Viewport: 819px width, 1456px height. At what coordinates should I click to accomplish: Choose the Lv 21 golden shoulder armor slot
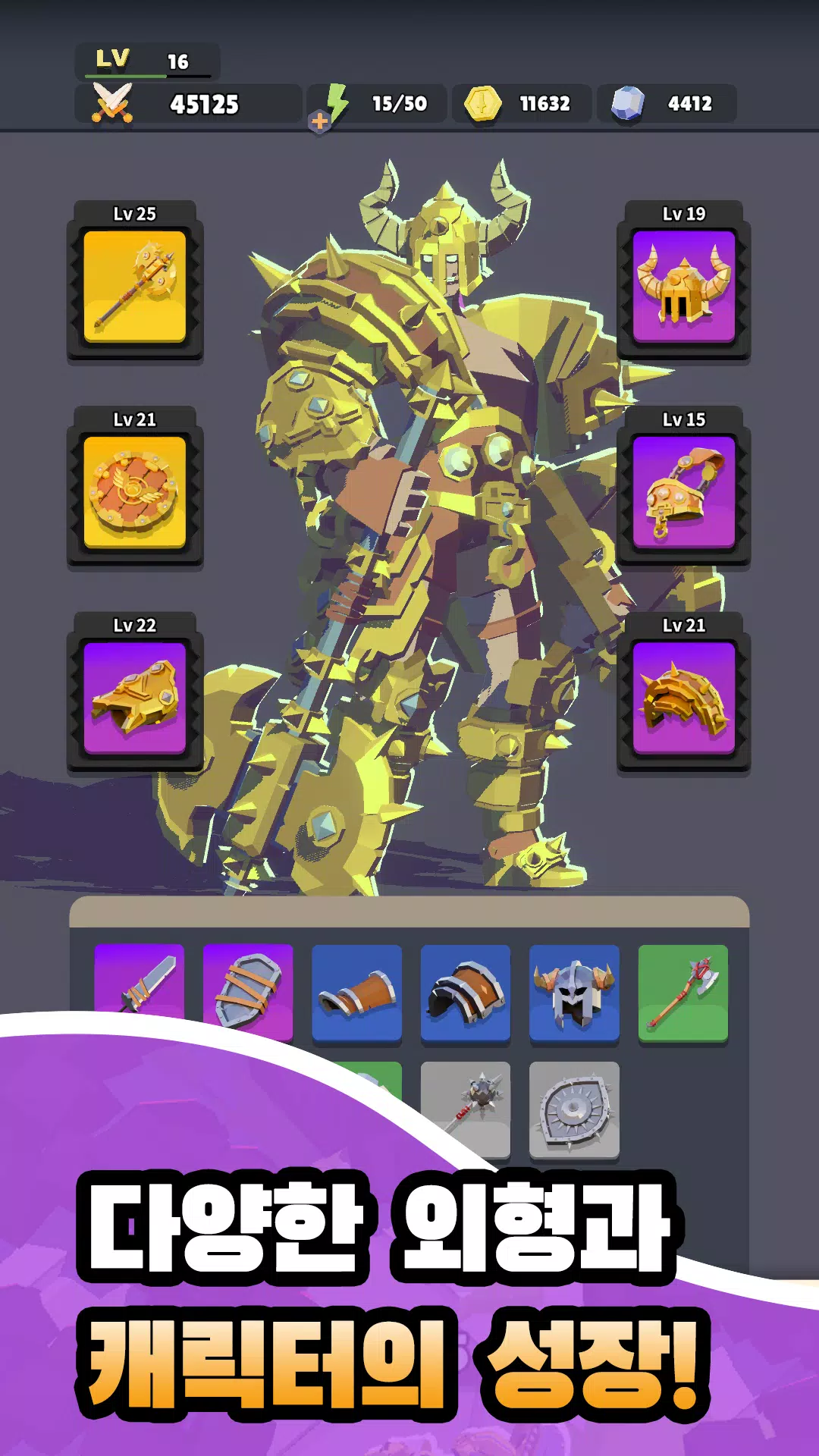[x=684, y=697]
